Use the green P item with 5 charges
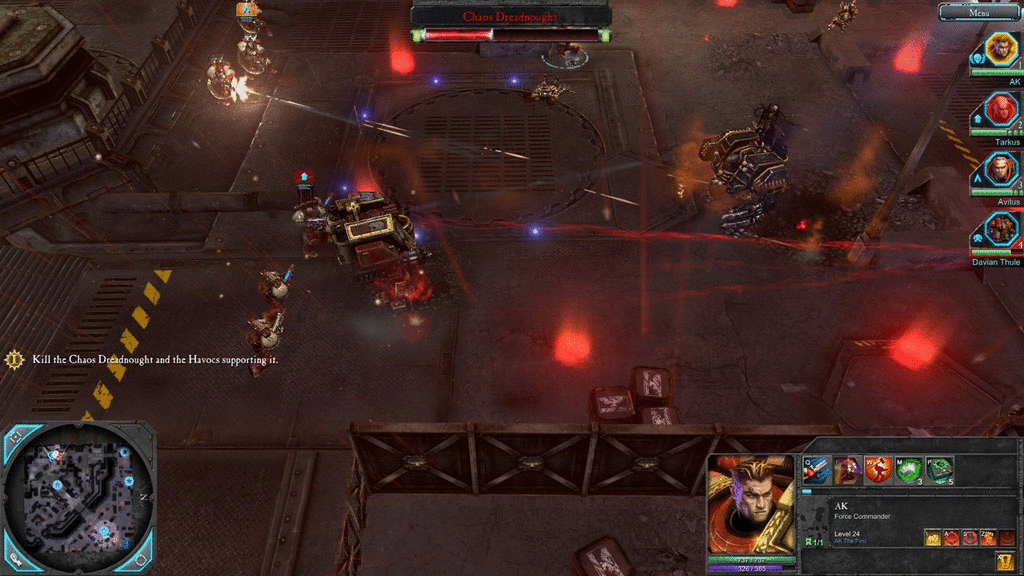Image resolution: width=1024 pixels, height=576 pixels. [x=939, y=469]
